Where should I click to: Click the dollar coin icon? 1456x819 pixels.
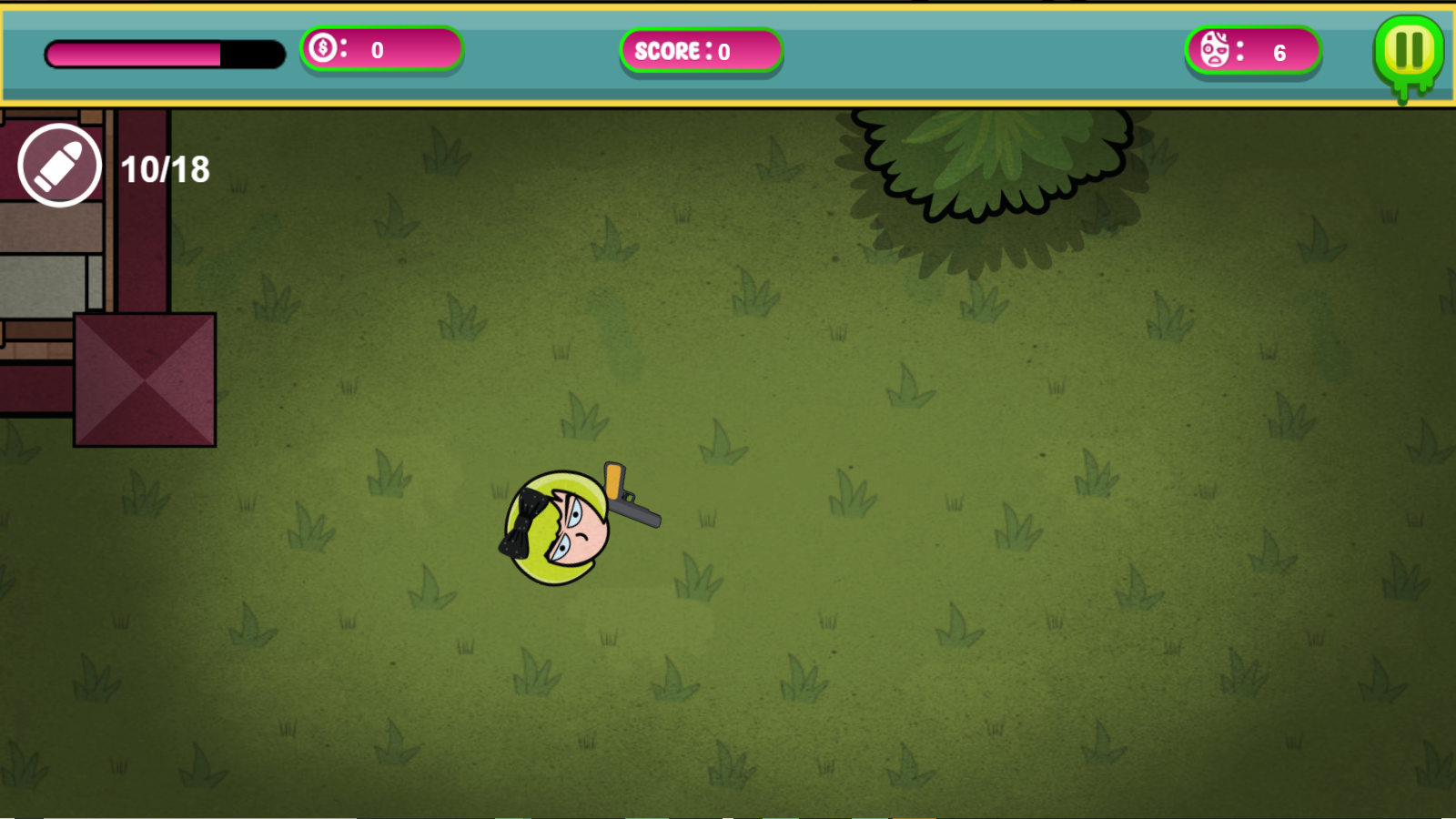(x=323, y=51)
